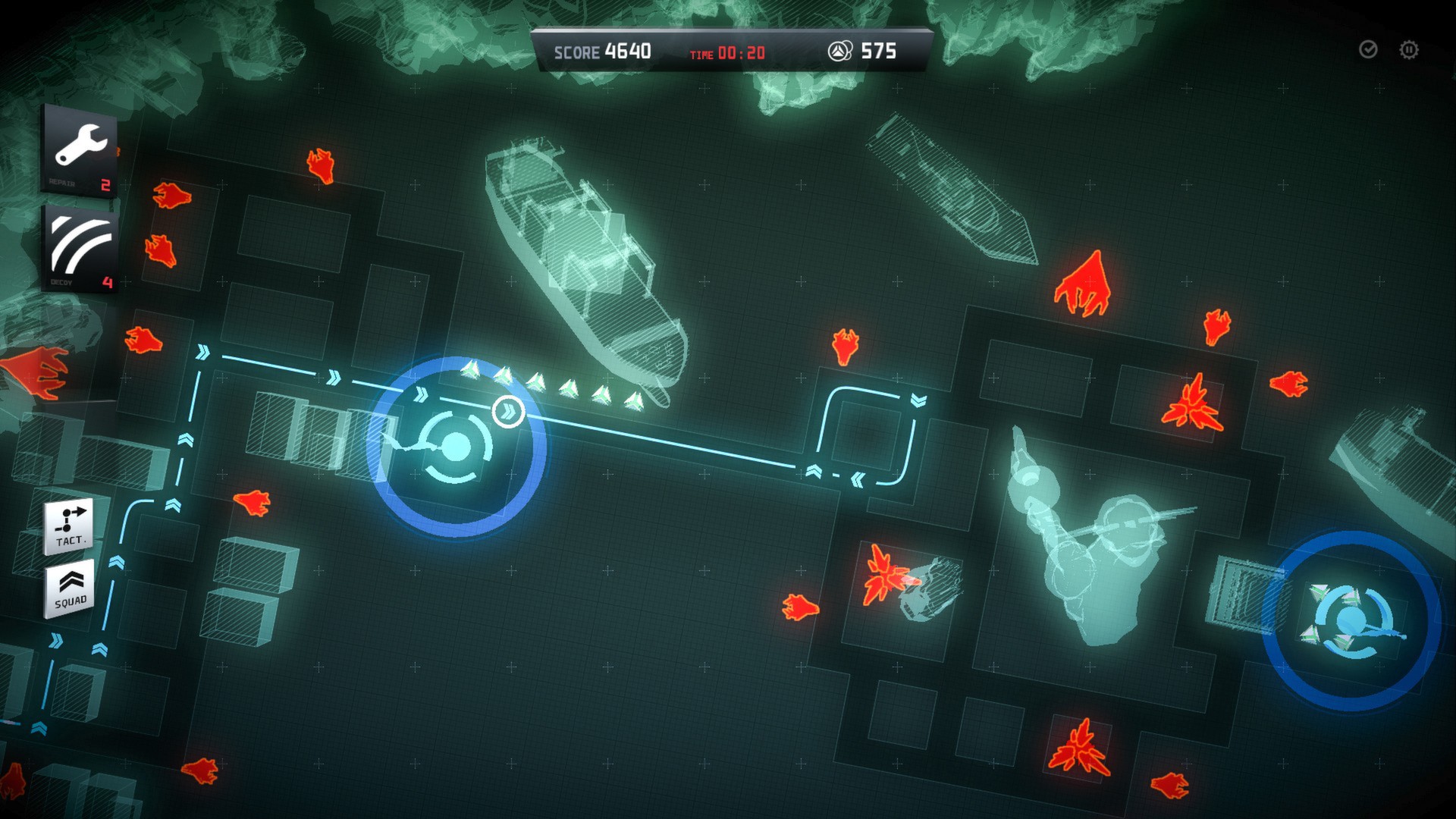The width and height of the screenshot is (1456, 819).
Task: Click the chevron arrows at the left route corner
Action: 202,351
